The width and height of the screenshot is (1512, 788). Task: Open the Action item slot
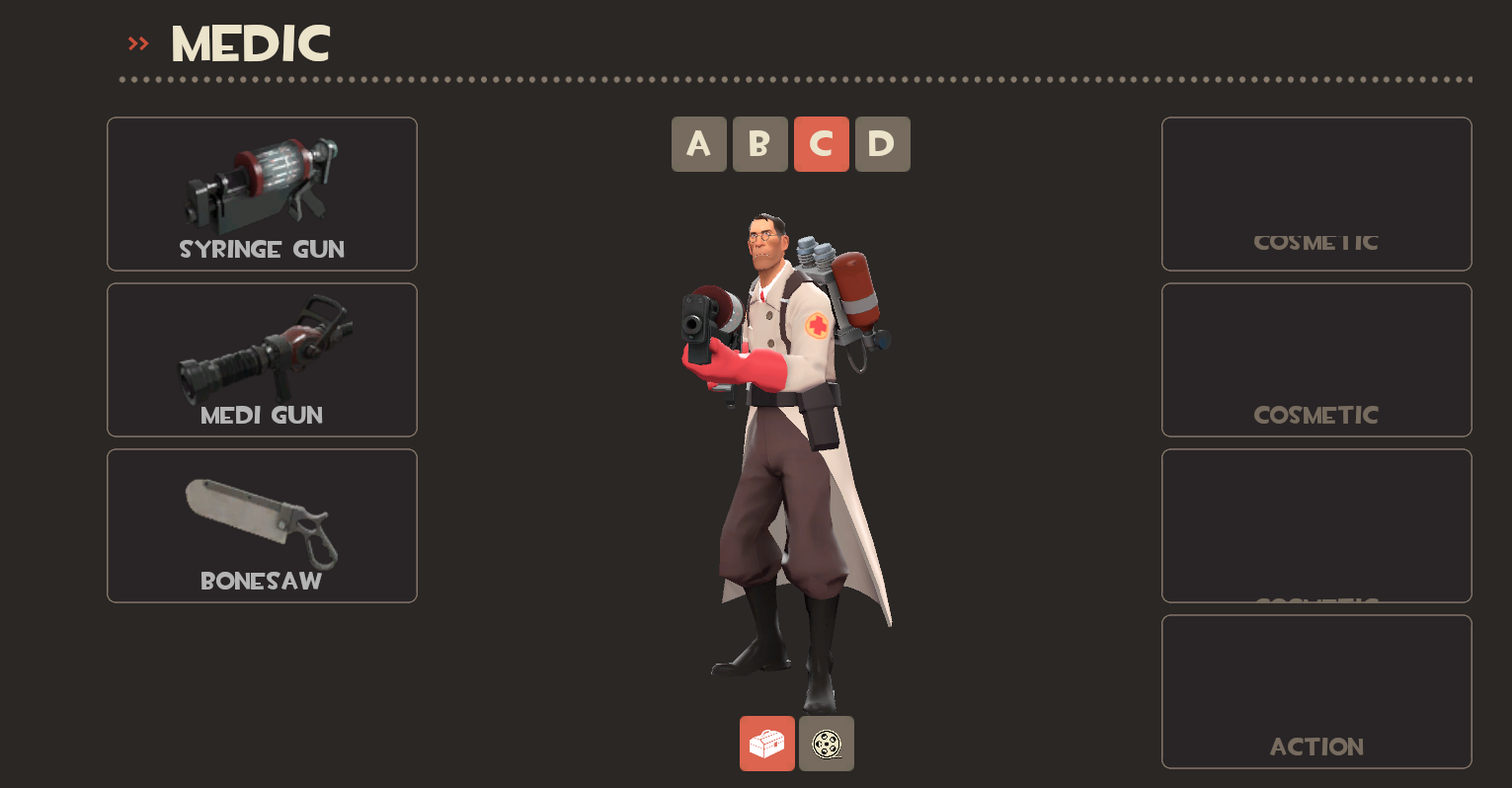[x=1315, y=691]
